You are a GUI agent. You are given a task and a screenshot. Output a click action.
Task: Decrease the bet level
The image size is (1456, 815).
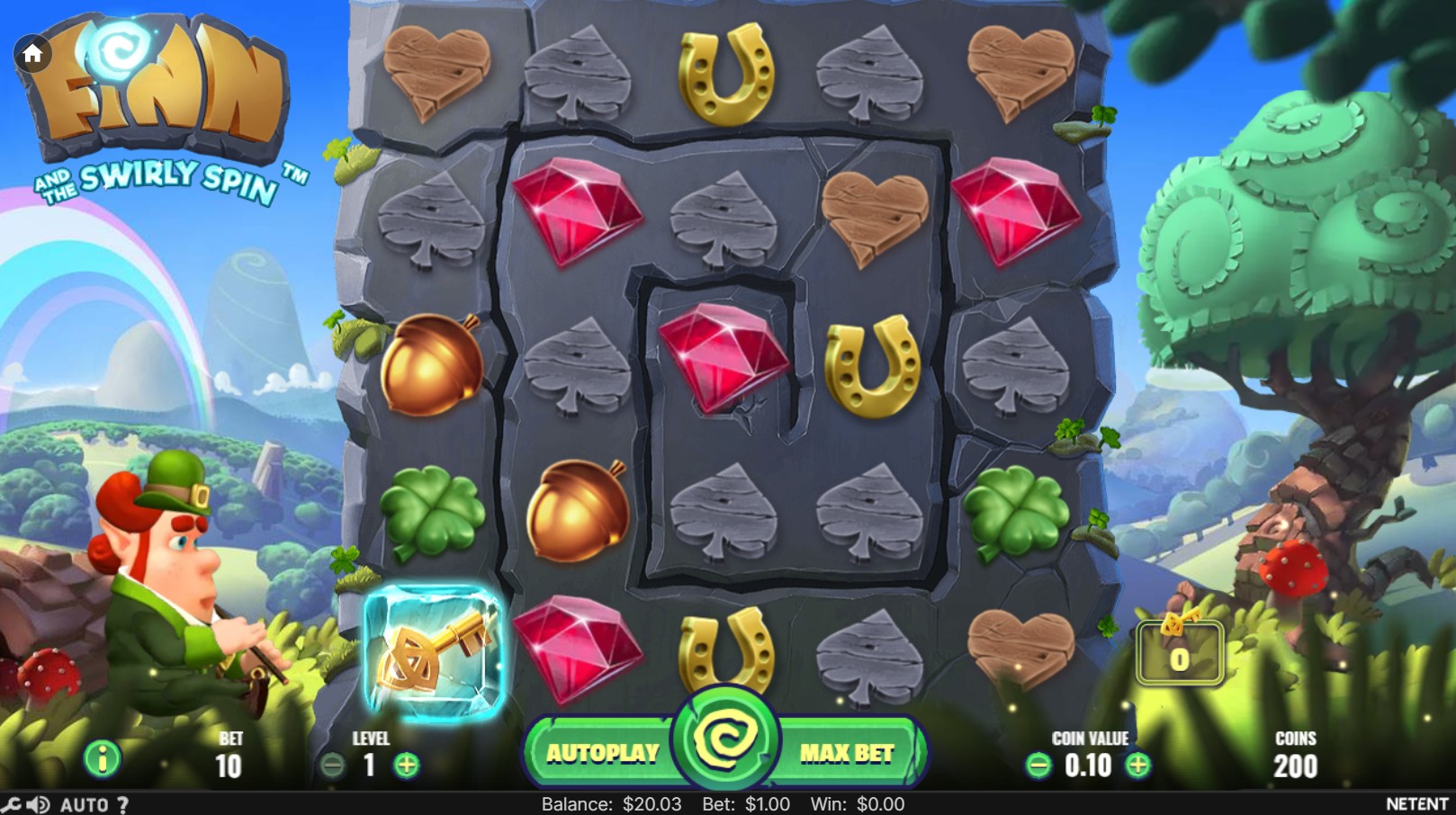[332, 766]
